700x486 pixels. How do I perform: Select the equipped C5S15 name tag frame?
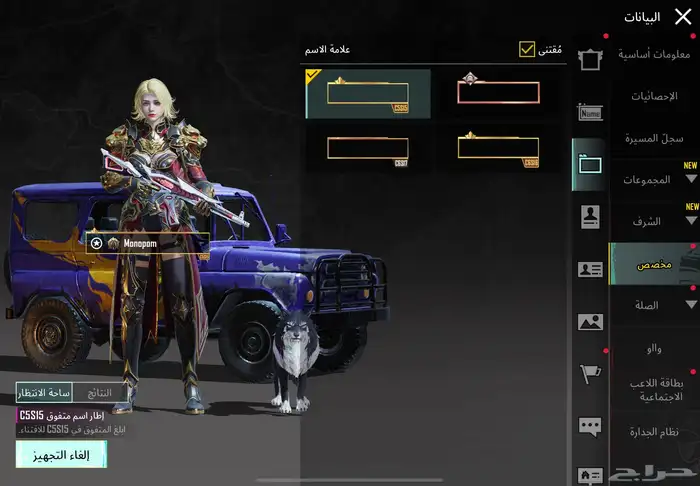point(368,93)
